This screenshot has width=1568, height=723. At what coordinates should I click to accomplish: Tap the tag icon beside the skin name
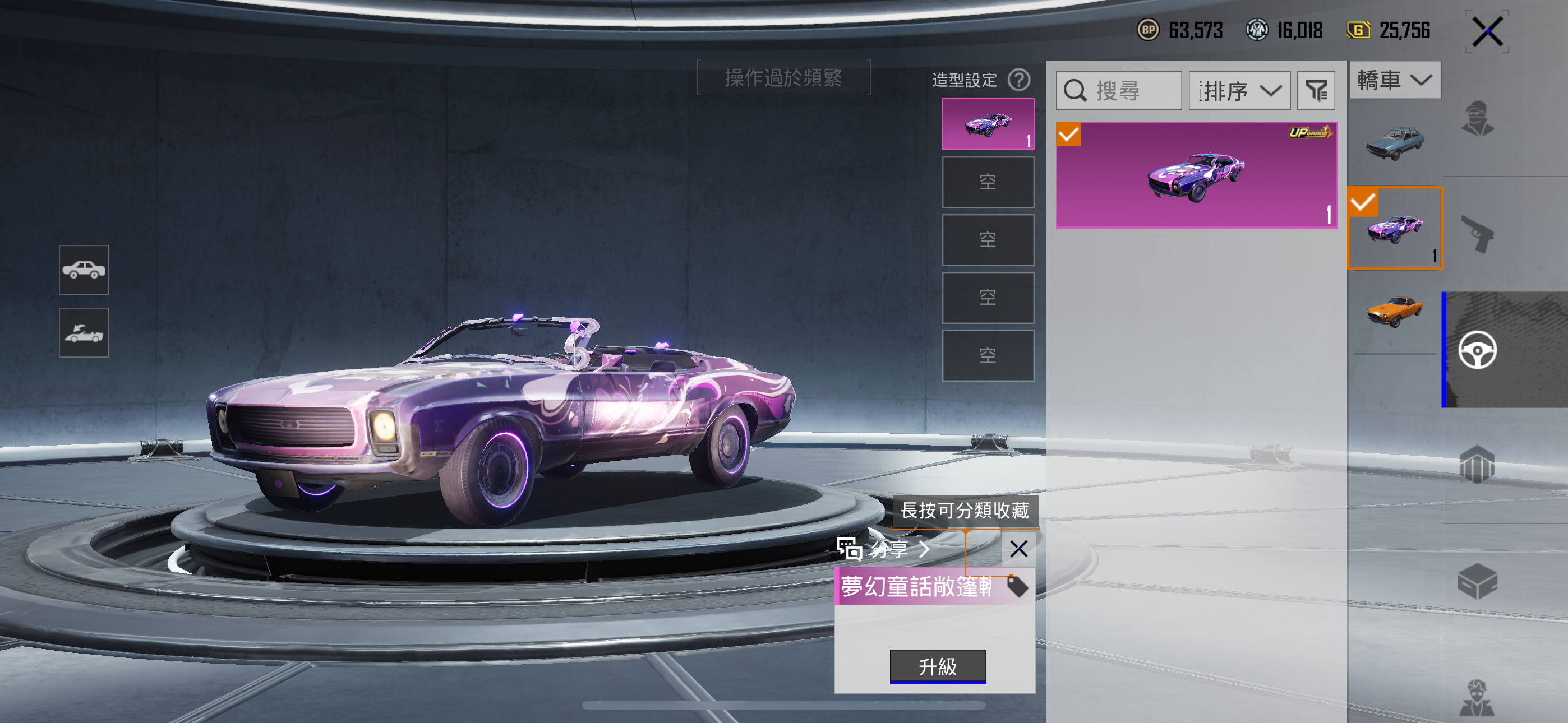pos(1017,587)
